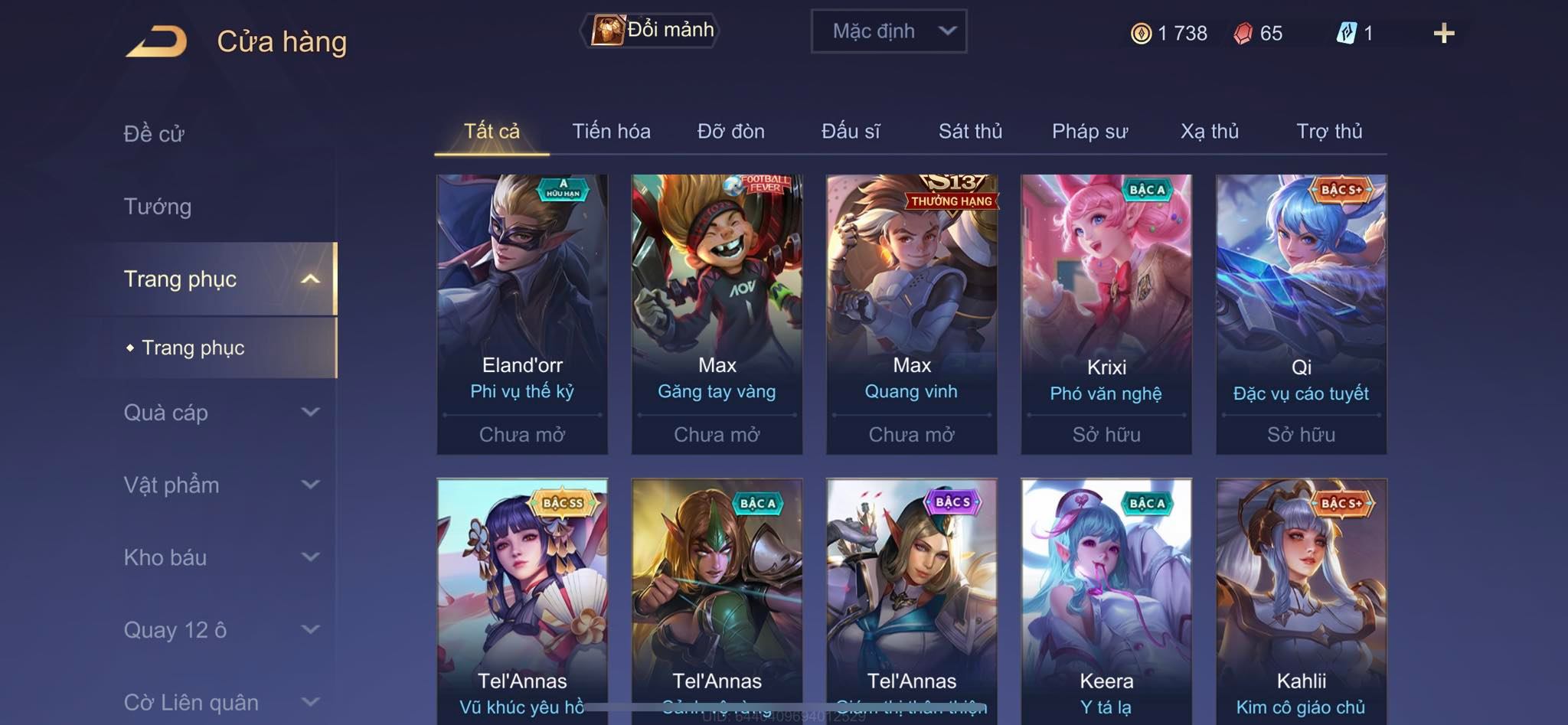Expand the Quà cáp category
Screen dimensions: 1568x725
coord(220,413)
